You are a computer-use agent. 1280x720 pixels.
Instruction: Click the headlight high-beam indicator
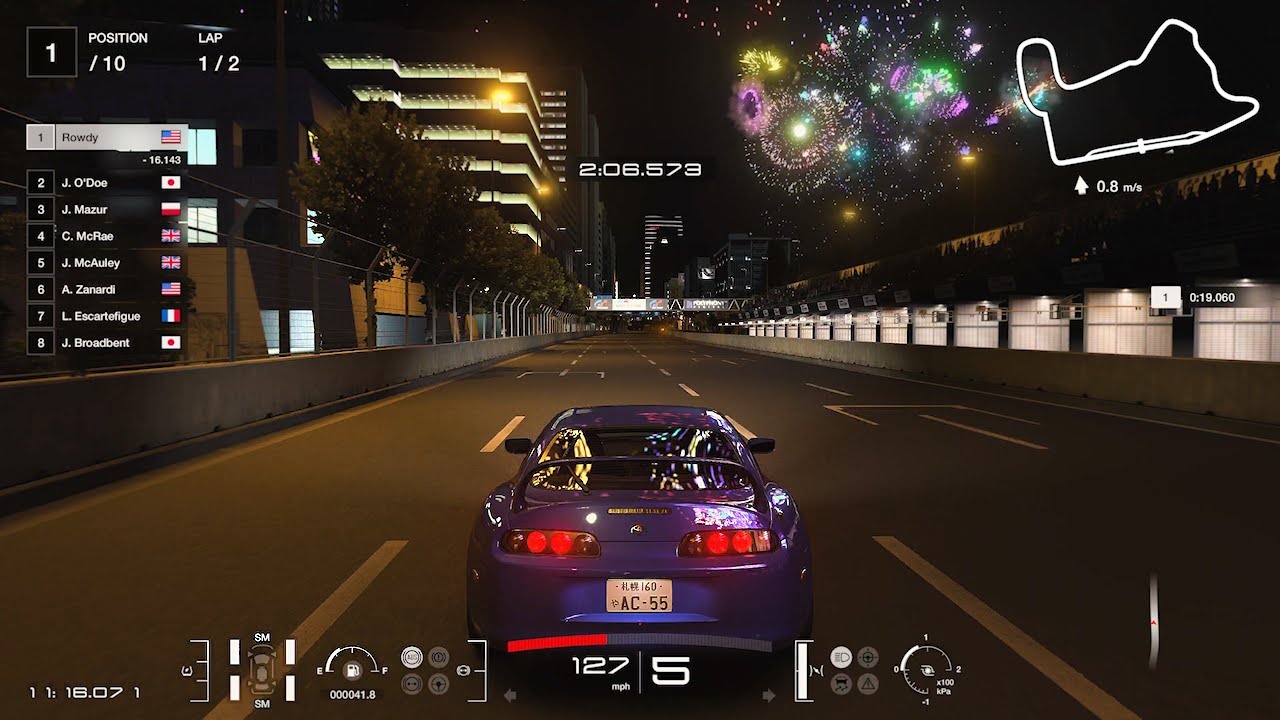click(x=841, y=657)
